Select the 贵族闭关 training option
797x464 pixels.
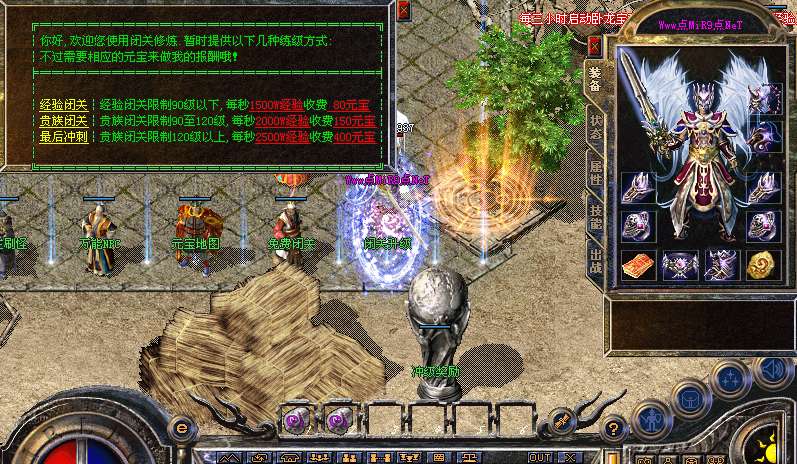[x=64, y=120]
